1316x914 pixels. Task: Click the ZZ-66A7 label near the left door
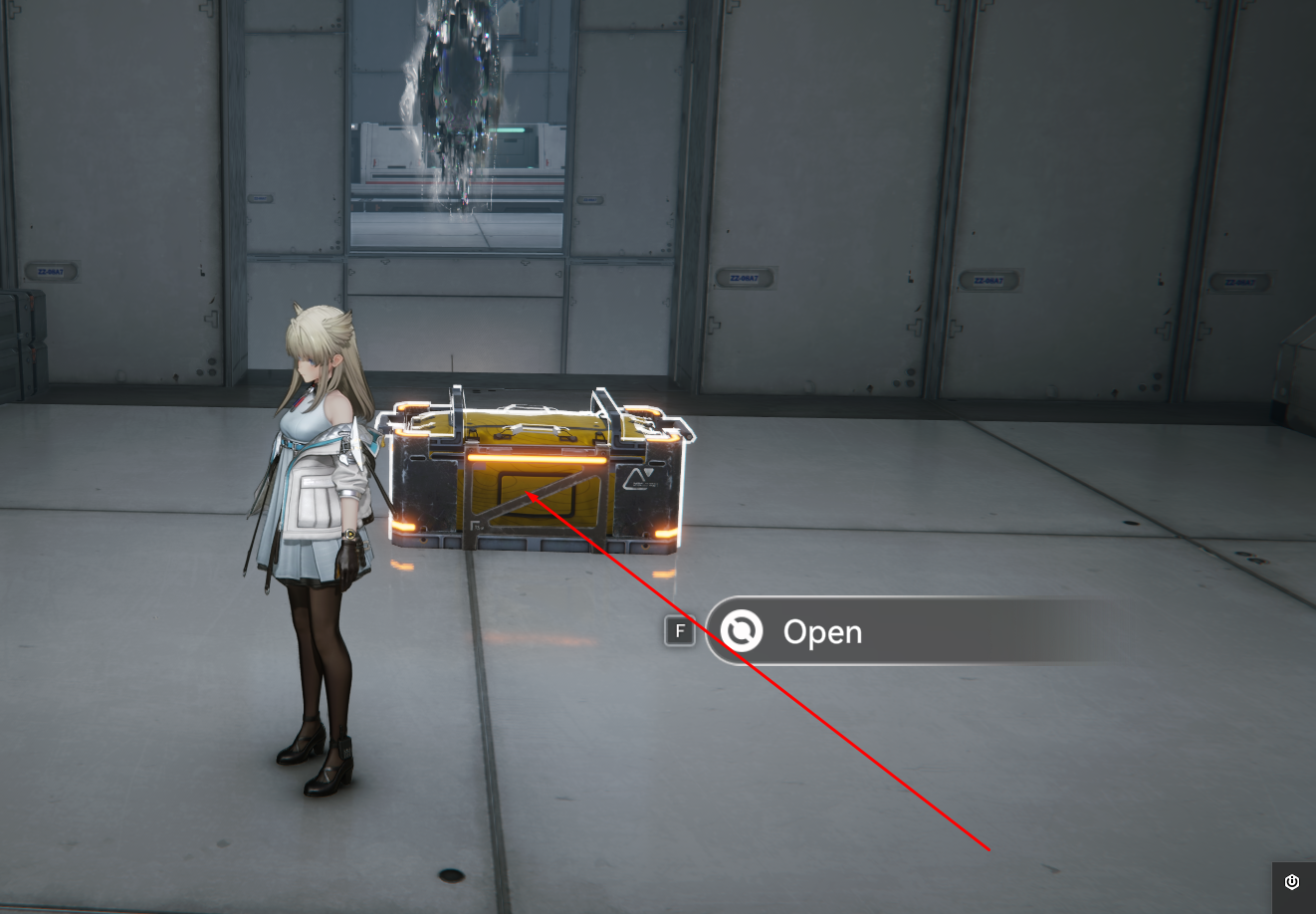point(52,270)
